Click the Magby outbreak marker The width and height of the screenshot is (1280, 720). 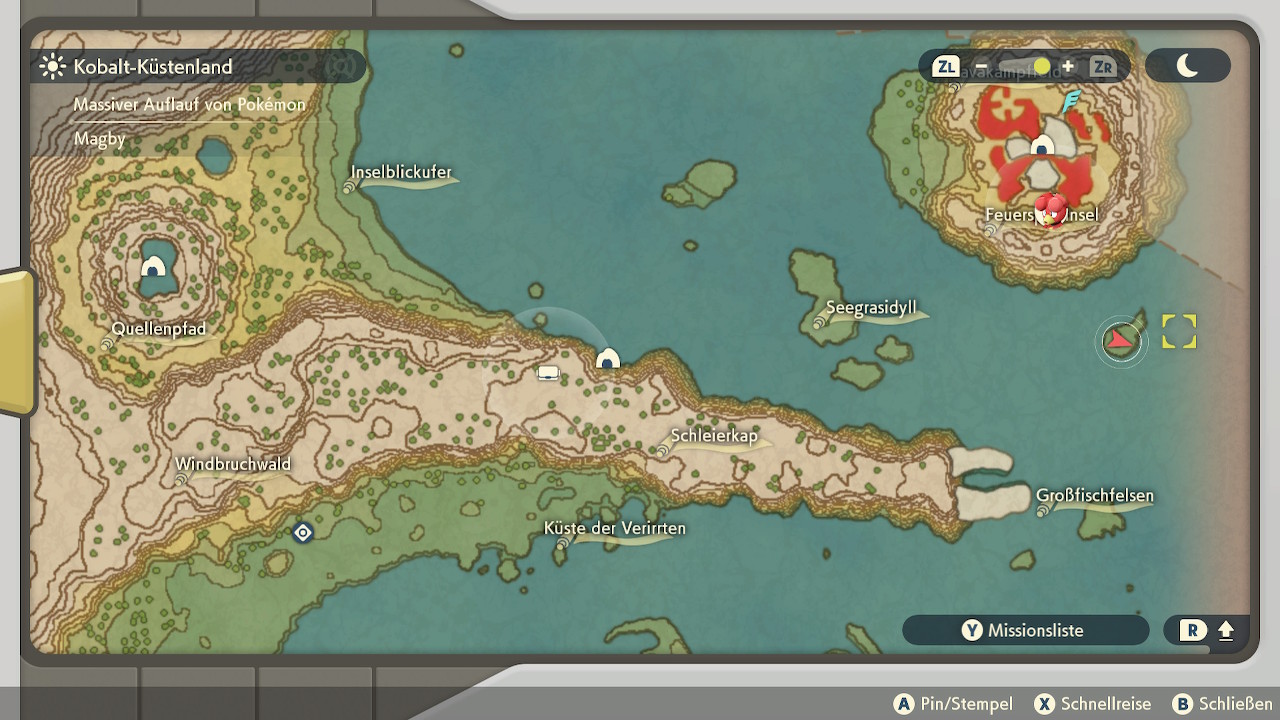coord(1050,209)
